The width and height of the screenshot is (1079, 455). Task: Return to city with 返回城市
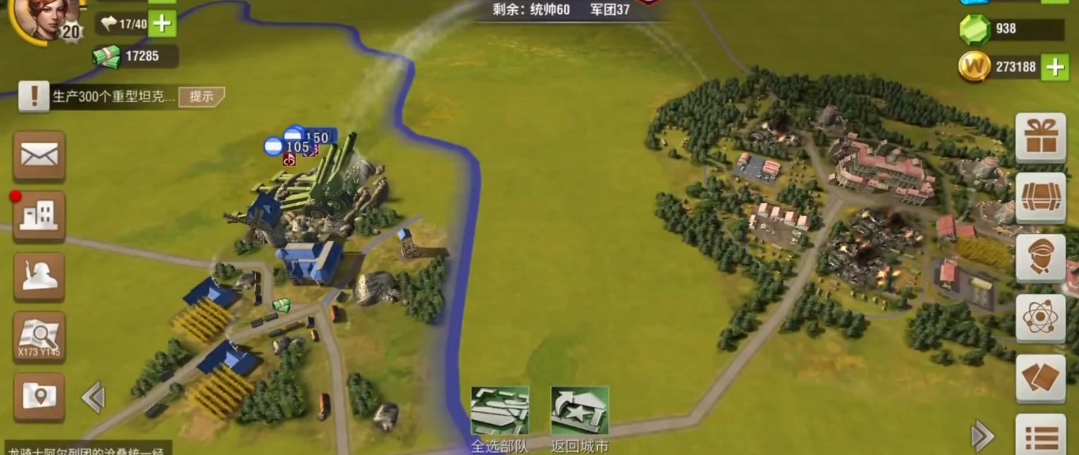click(x=580, y=412)
